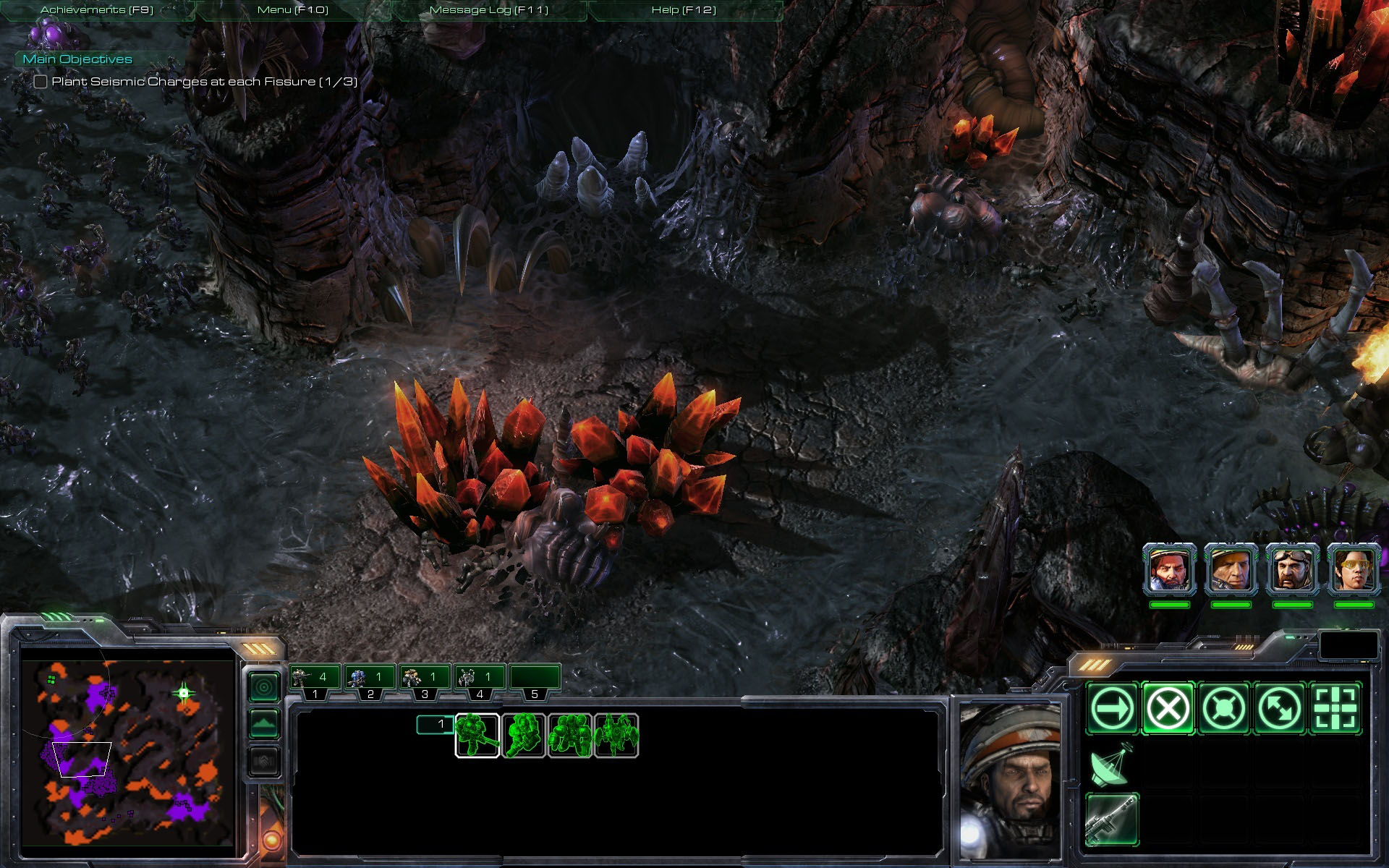Open the Help screen
The width and height of the screenshot is (1389, 868).
[683, 10]
